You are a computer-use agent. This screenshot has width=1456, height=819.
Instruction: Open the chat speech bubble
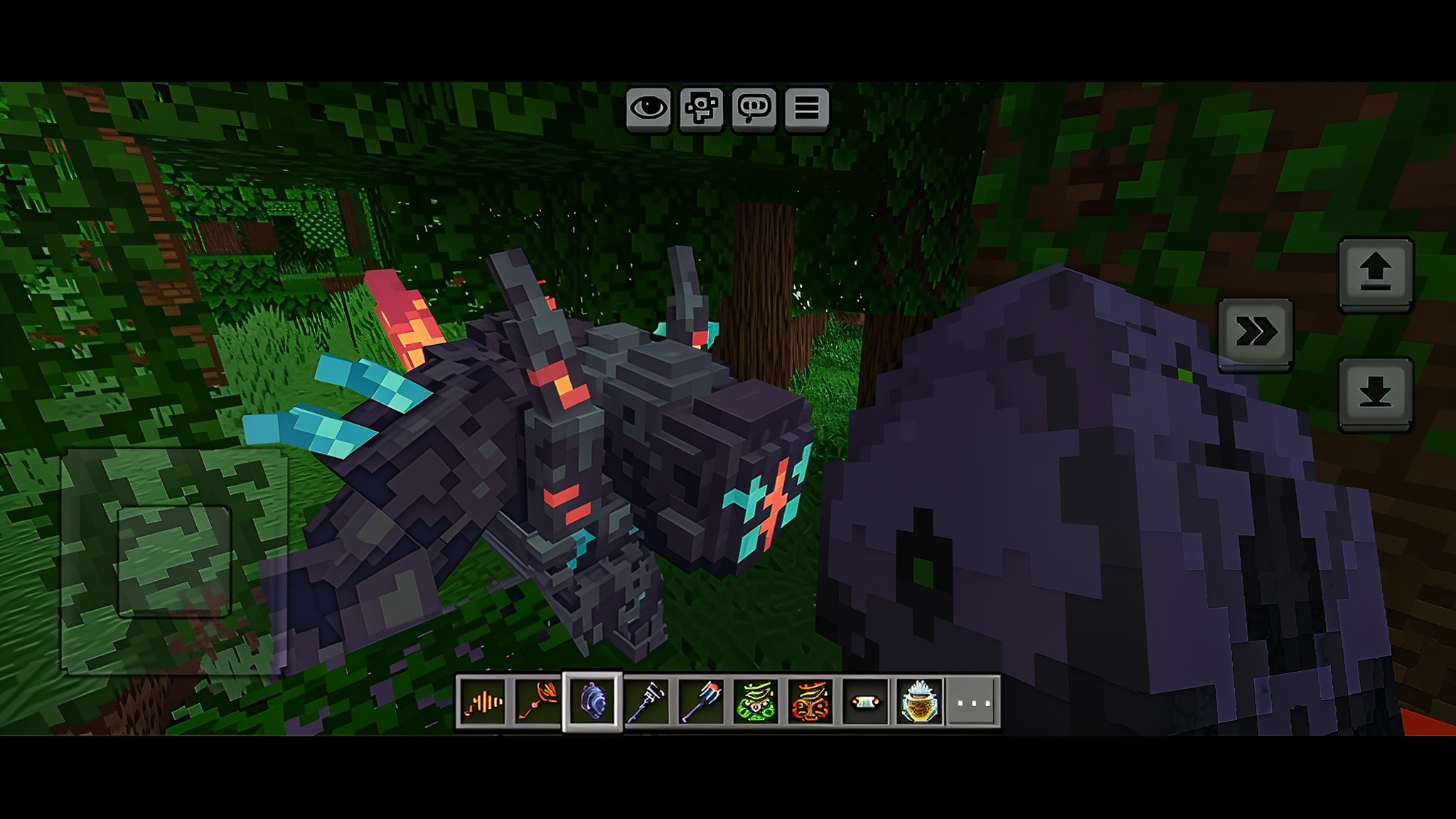pos(754,109)
